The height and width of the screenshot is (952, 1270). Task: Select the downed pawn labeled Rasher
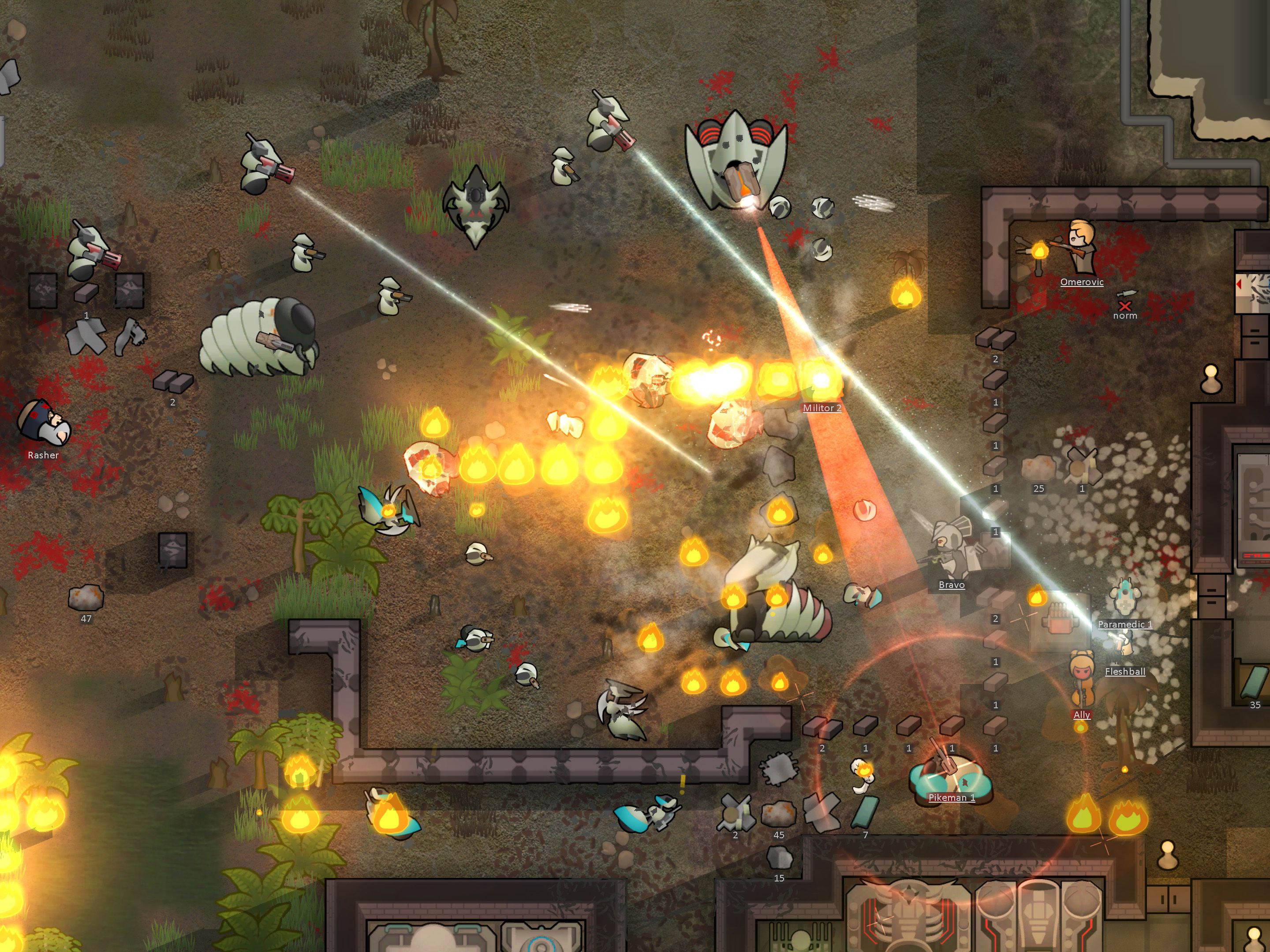pyautogui.click(x=44, y=425)
